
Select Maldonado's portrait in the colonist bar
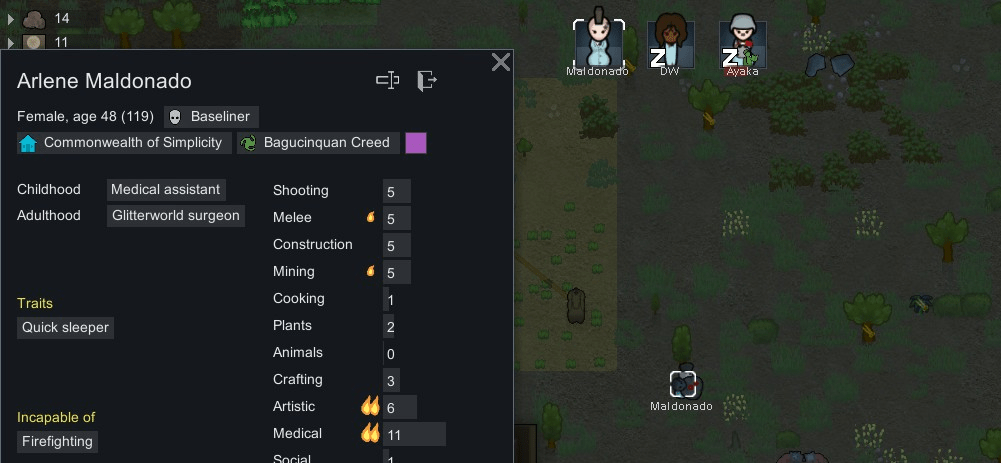point(598,43)
